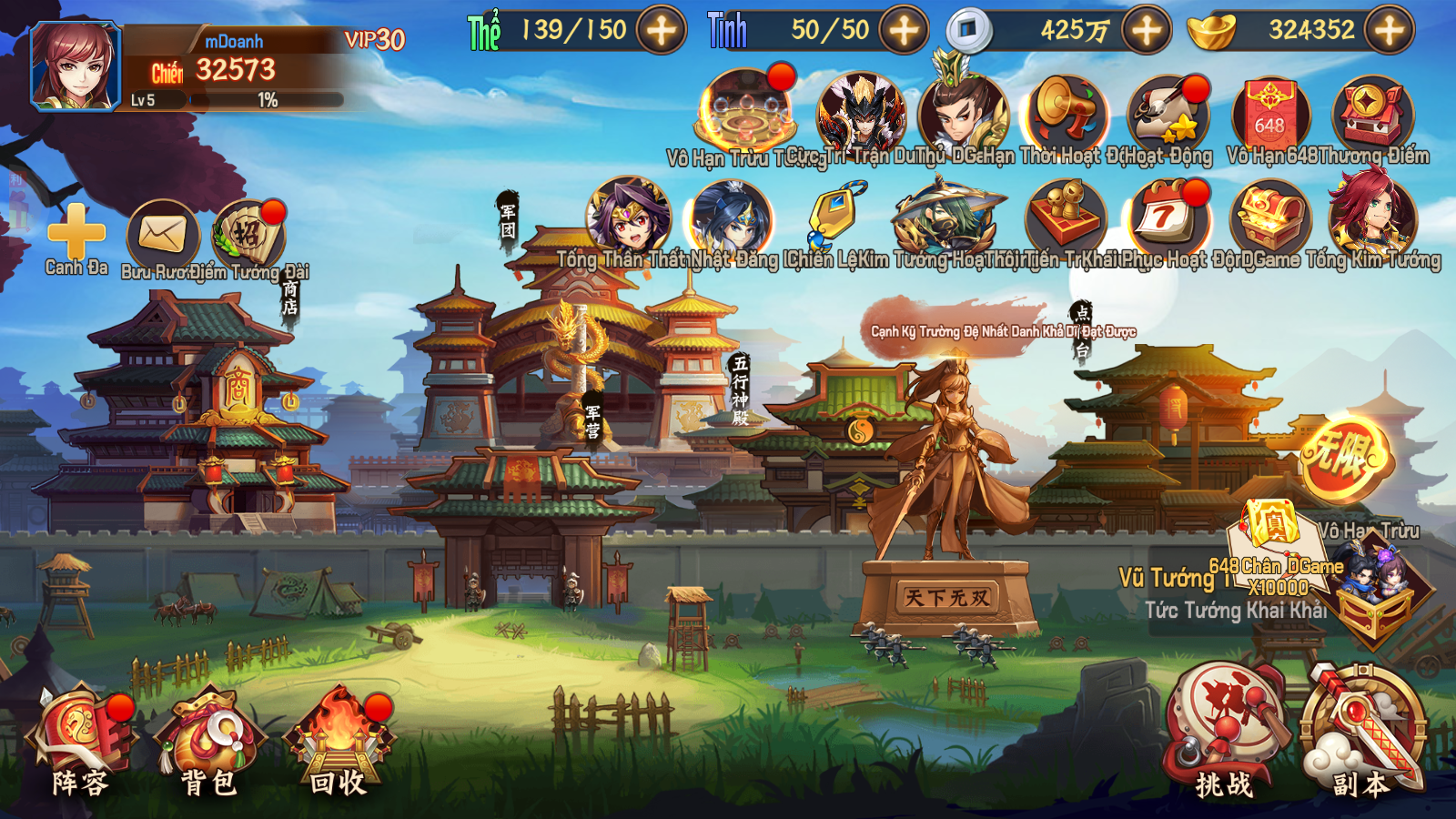
Task: Open the Chiến Lệnh battle pass token
Action: click(833, 218)
